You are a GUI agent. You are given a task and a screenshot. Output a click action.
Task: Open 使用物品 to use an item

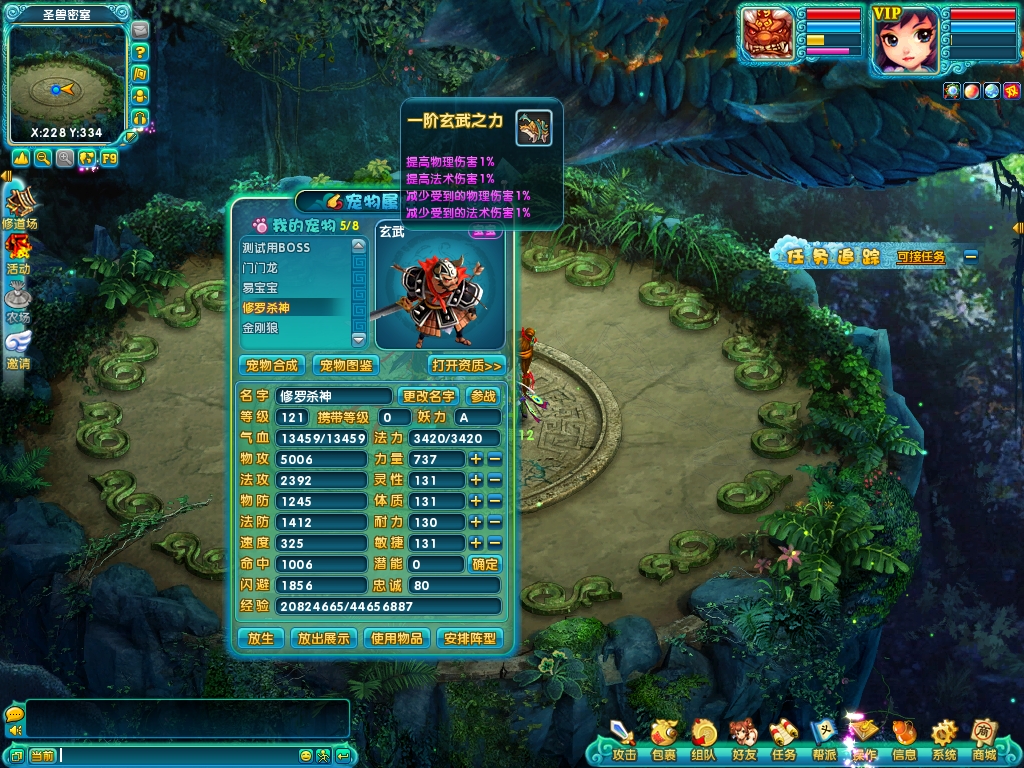397,638
